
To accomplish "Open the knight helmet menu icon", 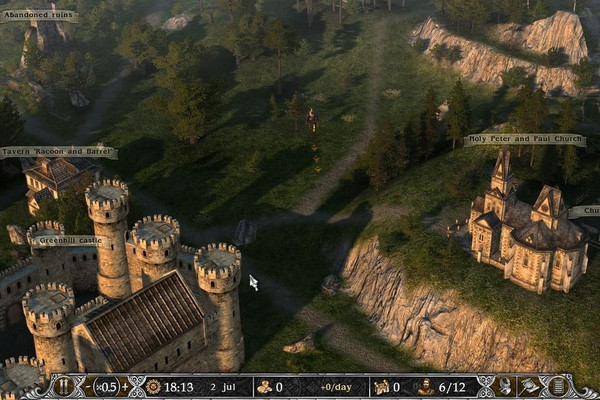I will (x=505, y=387).
